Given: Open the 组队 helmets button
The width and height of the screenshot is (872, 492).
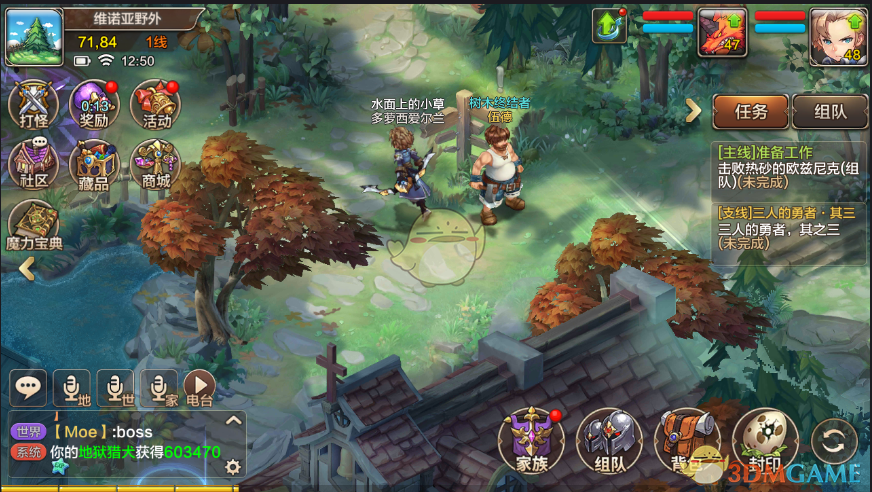Looking at the screenshot, I should [x=608, y=441].
